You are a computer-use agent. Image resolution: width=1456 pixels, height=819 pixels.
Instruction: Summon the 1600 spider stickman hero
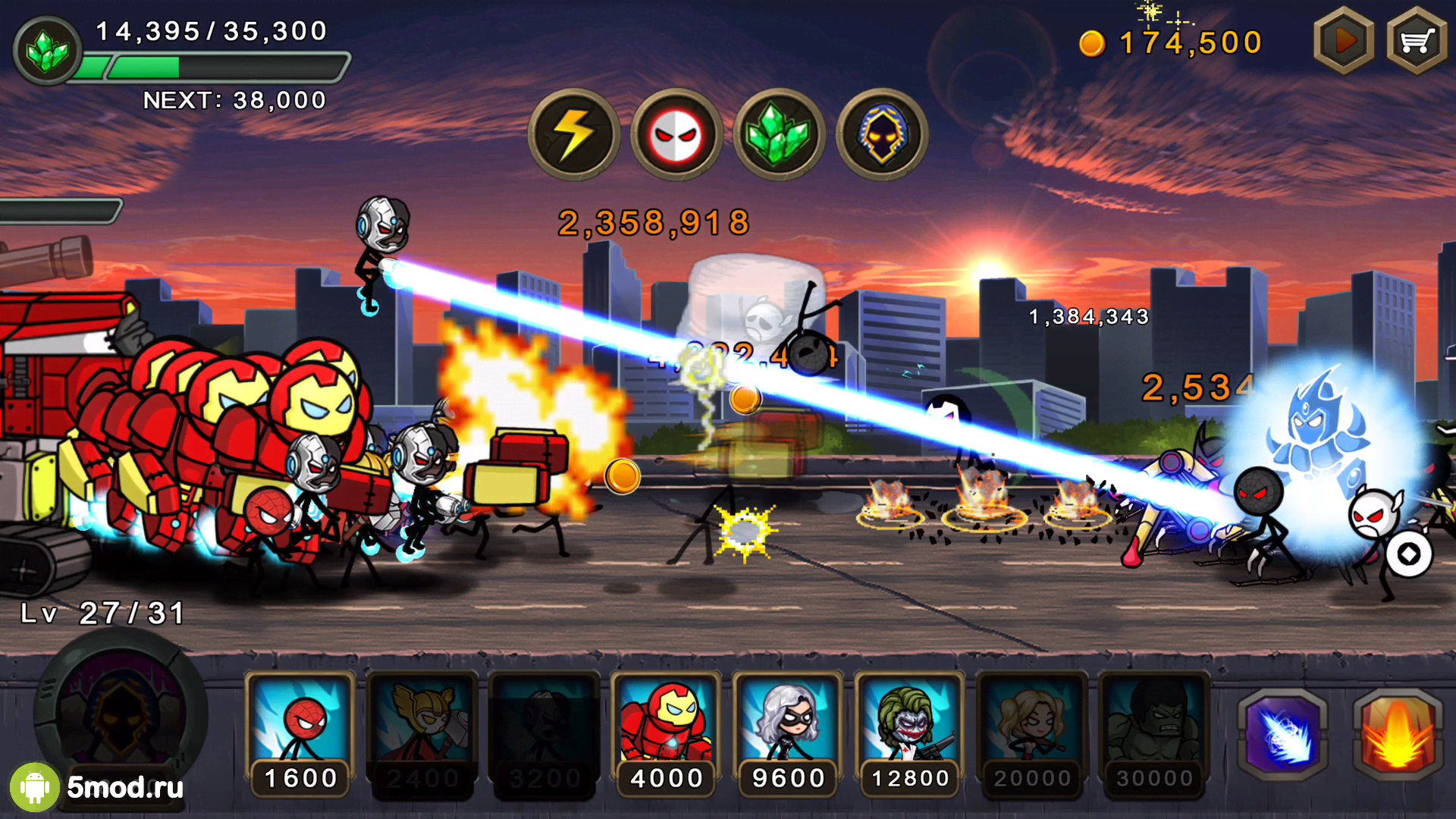click(x=300, y=732)
